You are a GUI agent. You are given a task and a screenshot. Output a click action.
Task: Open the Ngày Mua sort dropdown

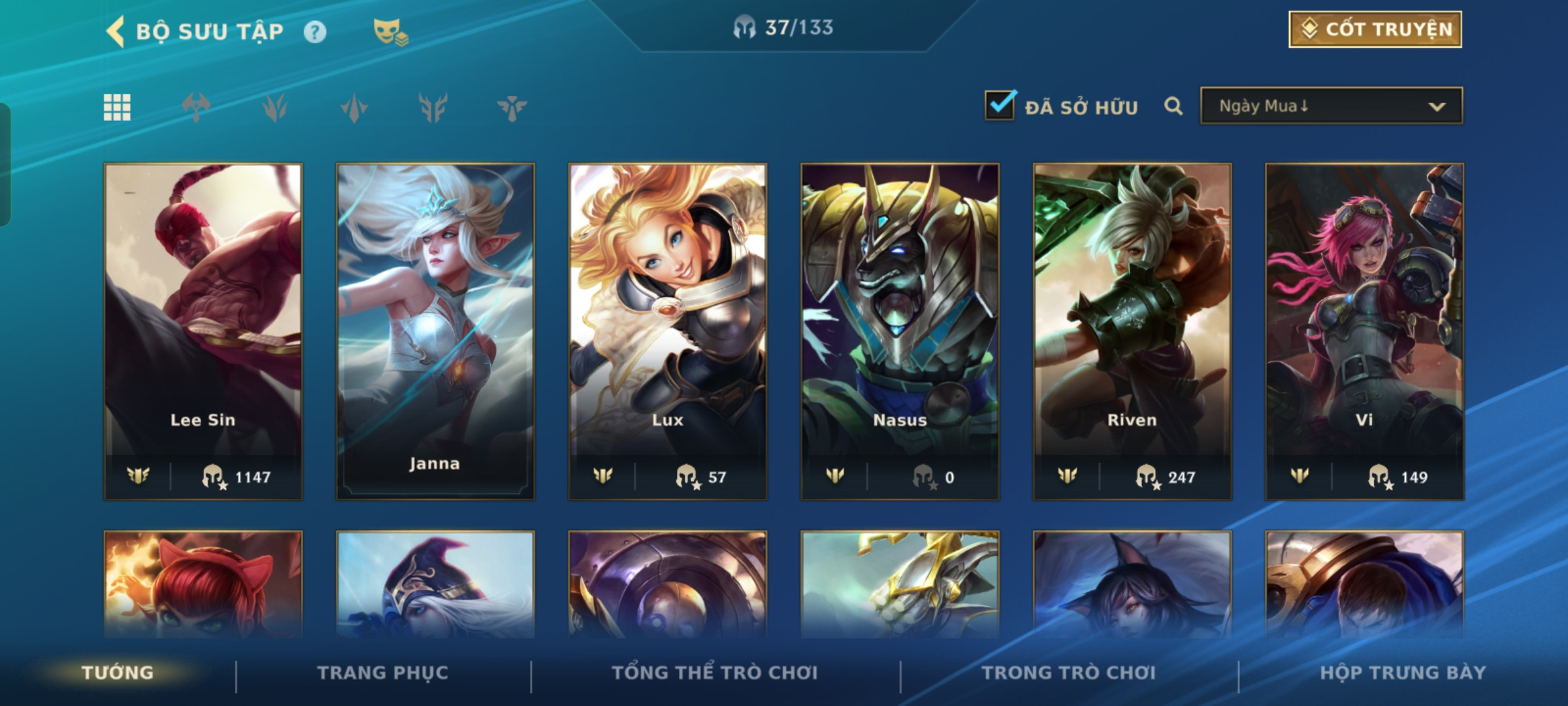pyautogui.click(x=1331, y=106)
